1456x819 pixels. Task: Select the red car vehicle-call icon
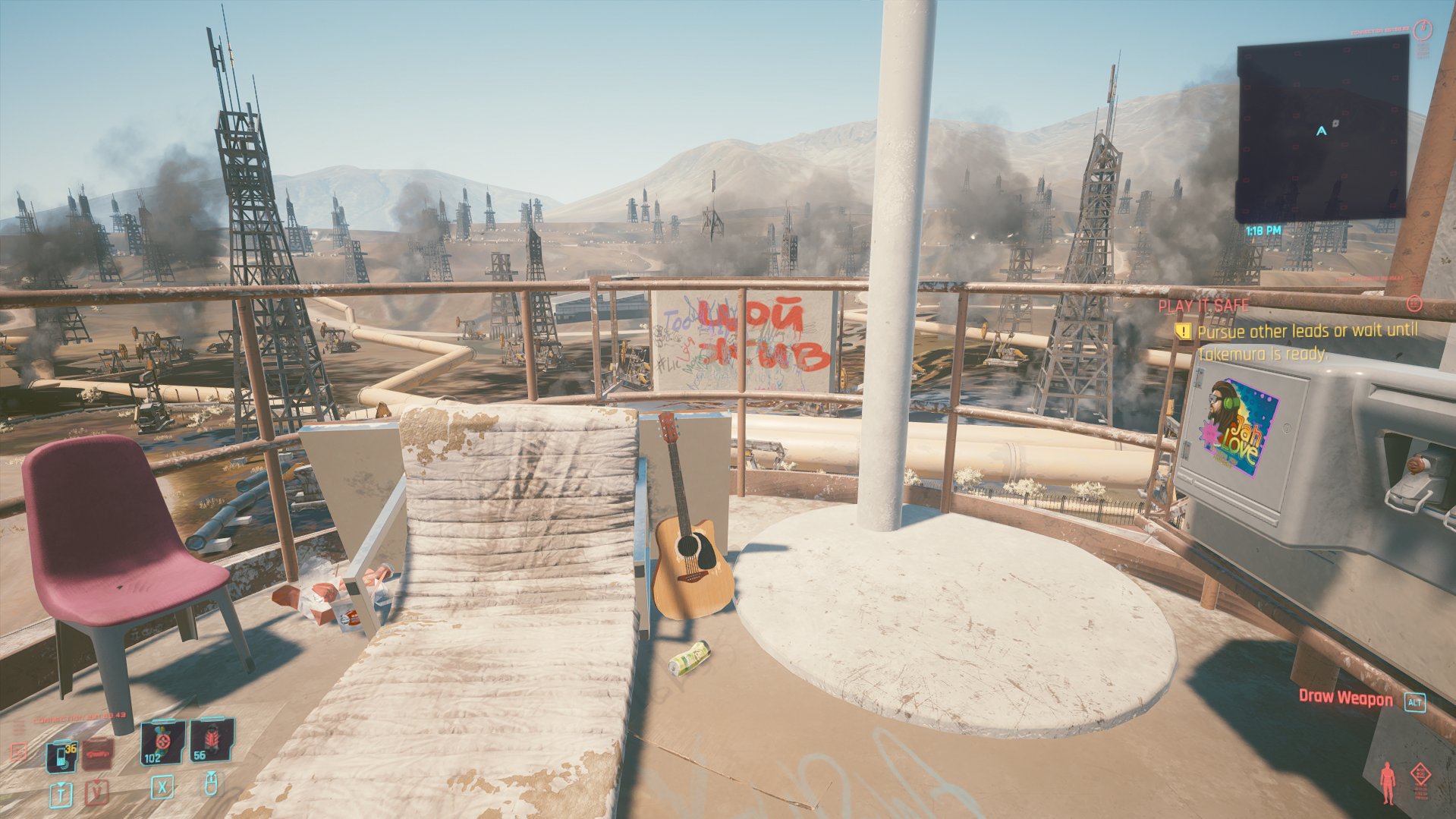pos(98,754)
